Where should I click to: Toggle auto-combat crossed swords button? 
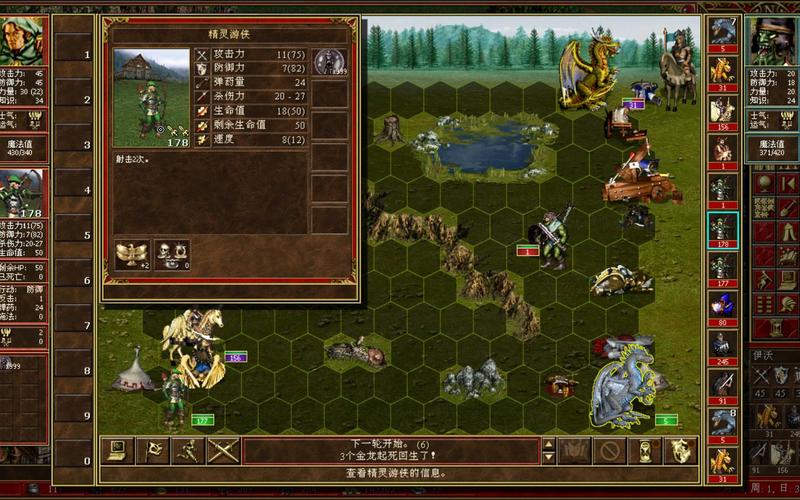click(x=223, y=451)
